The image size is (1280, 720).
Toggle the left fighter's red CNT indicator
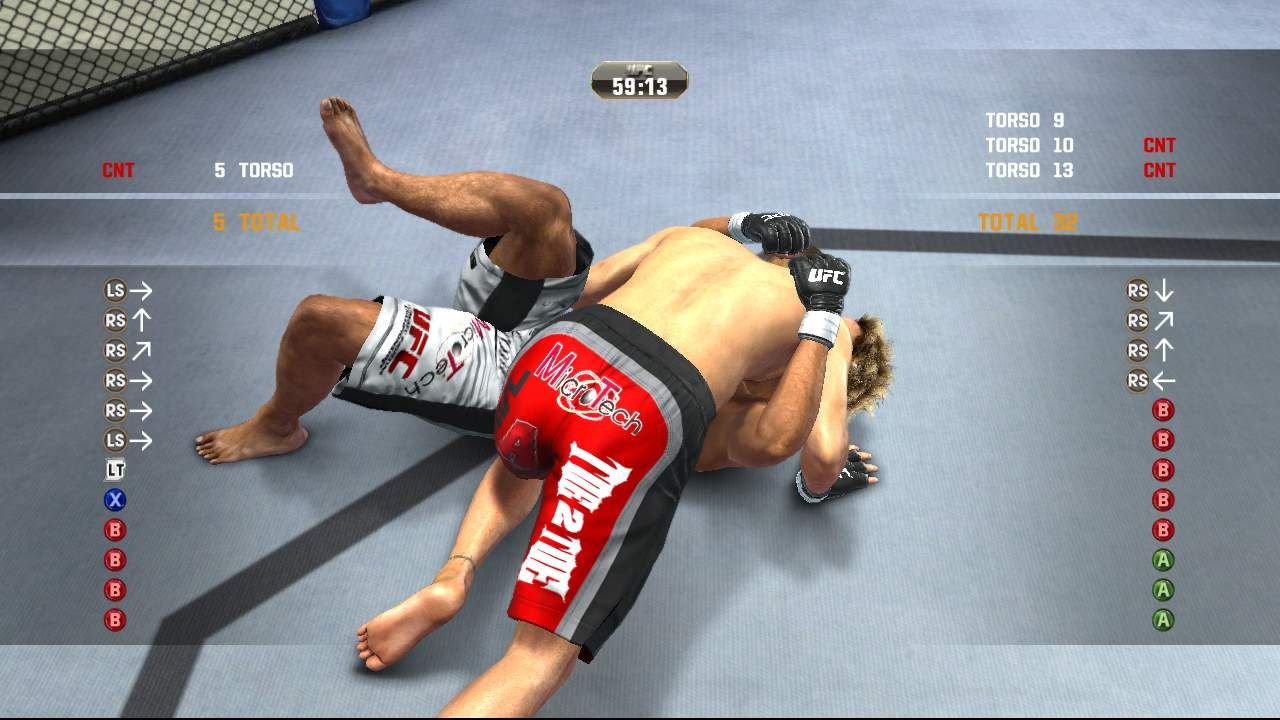tap(119, 170)
